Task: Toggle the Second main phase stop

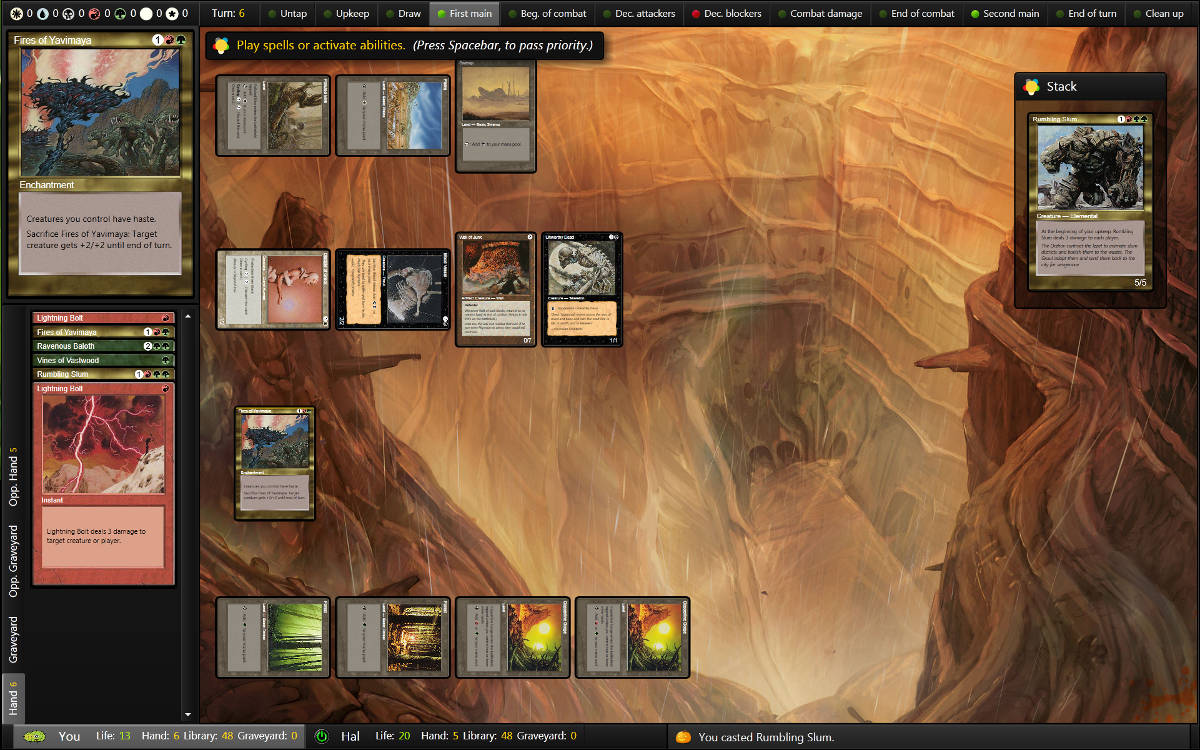Action: 1004,14
